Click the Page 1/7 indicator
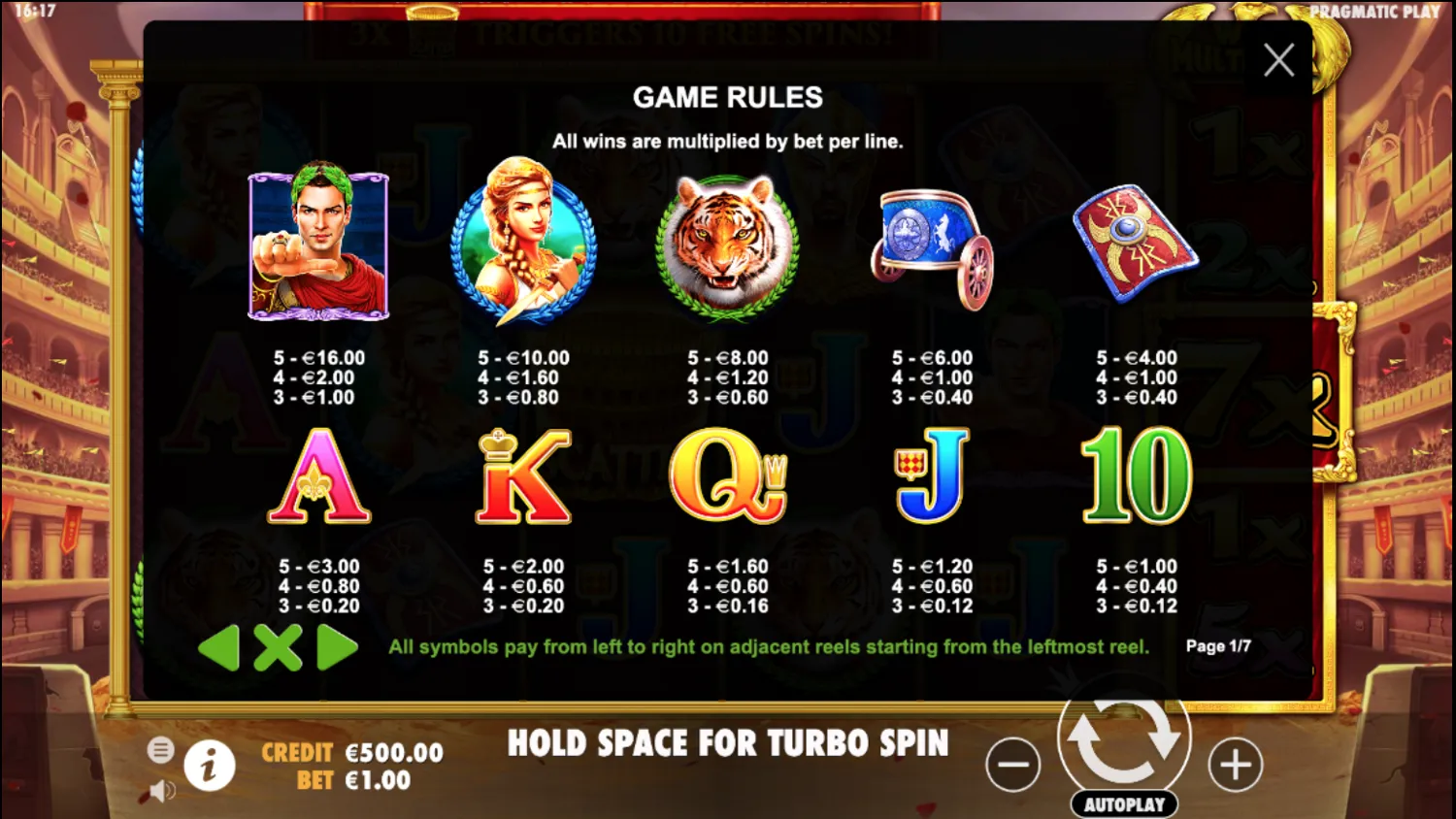This screenshot has width=1456, height=819. coord(1216,645)
